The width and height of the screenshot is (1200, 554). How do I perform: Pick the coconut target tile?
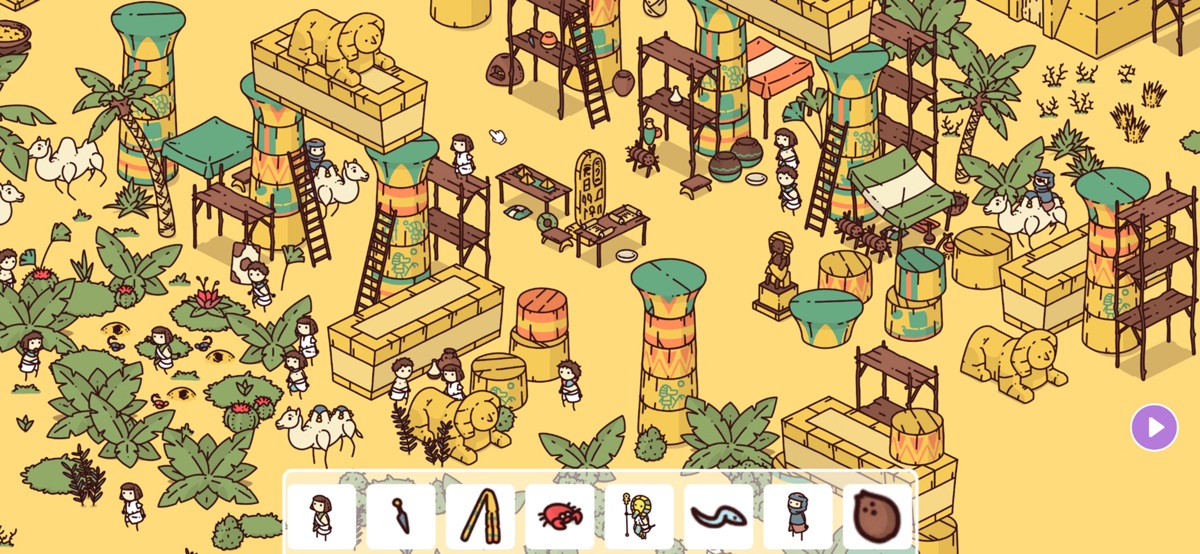877,515
